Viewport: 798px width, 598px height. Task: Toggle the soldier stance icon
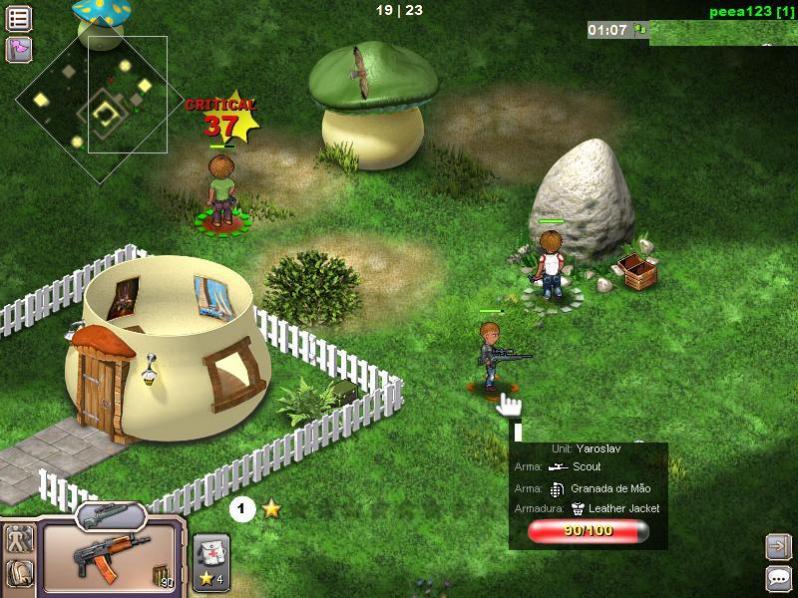click(x=20, y=539)
